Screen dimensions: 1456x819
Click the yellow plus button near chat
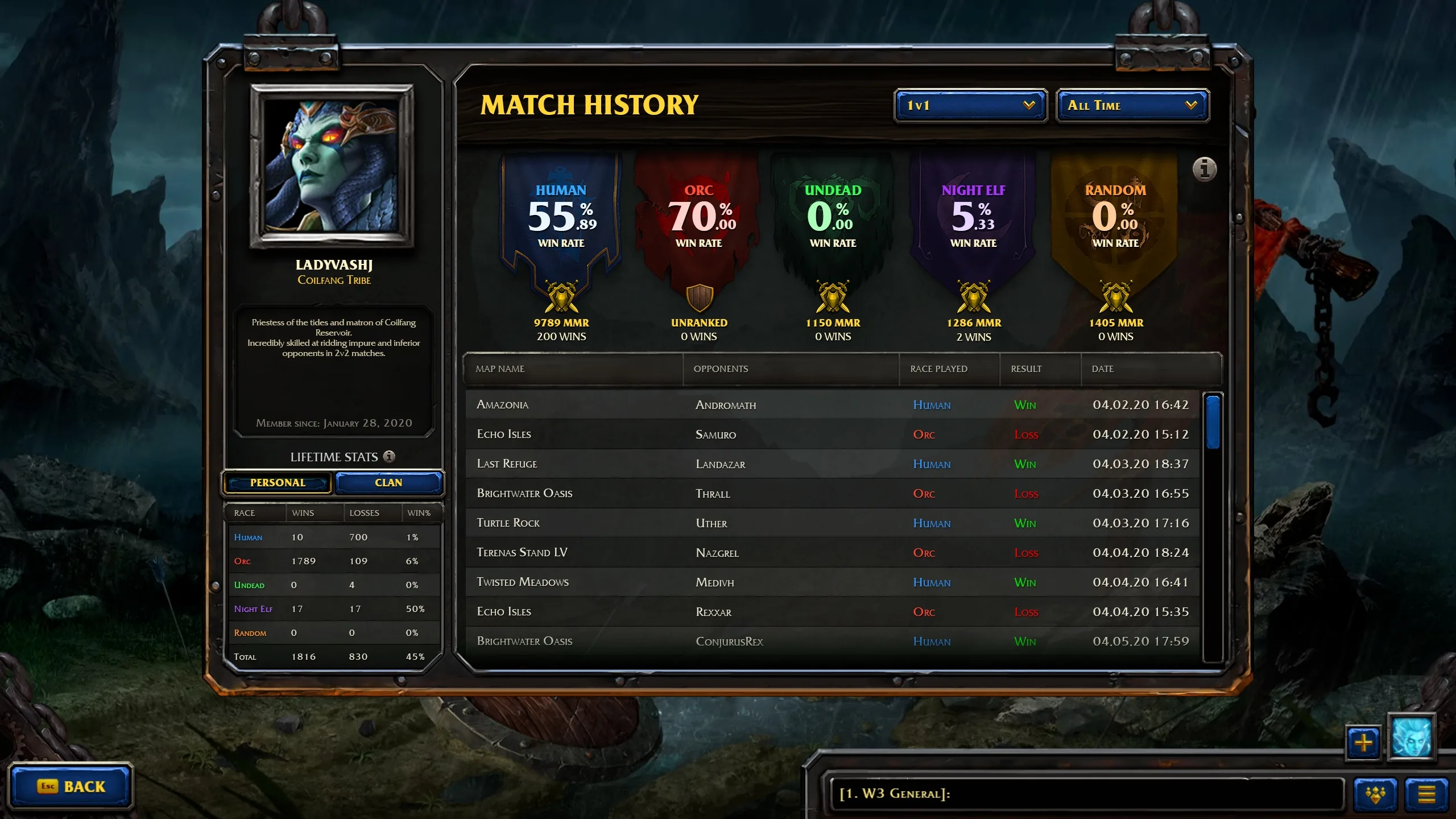tap(1363, 742)
